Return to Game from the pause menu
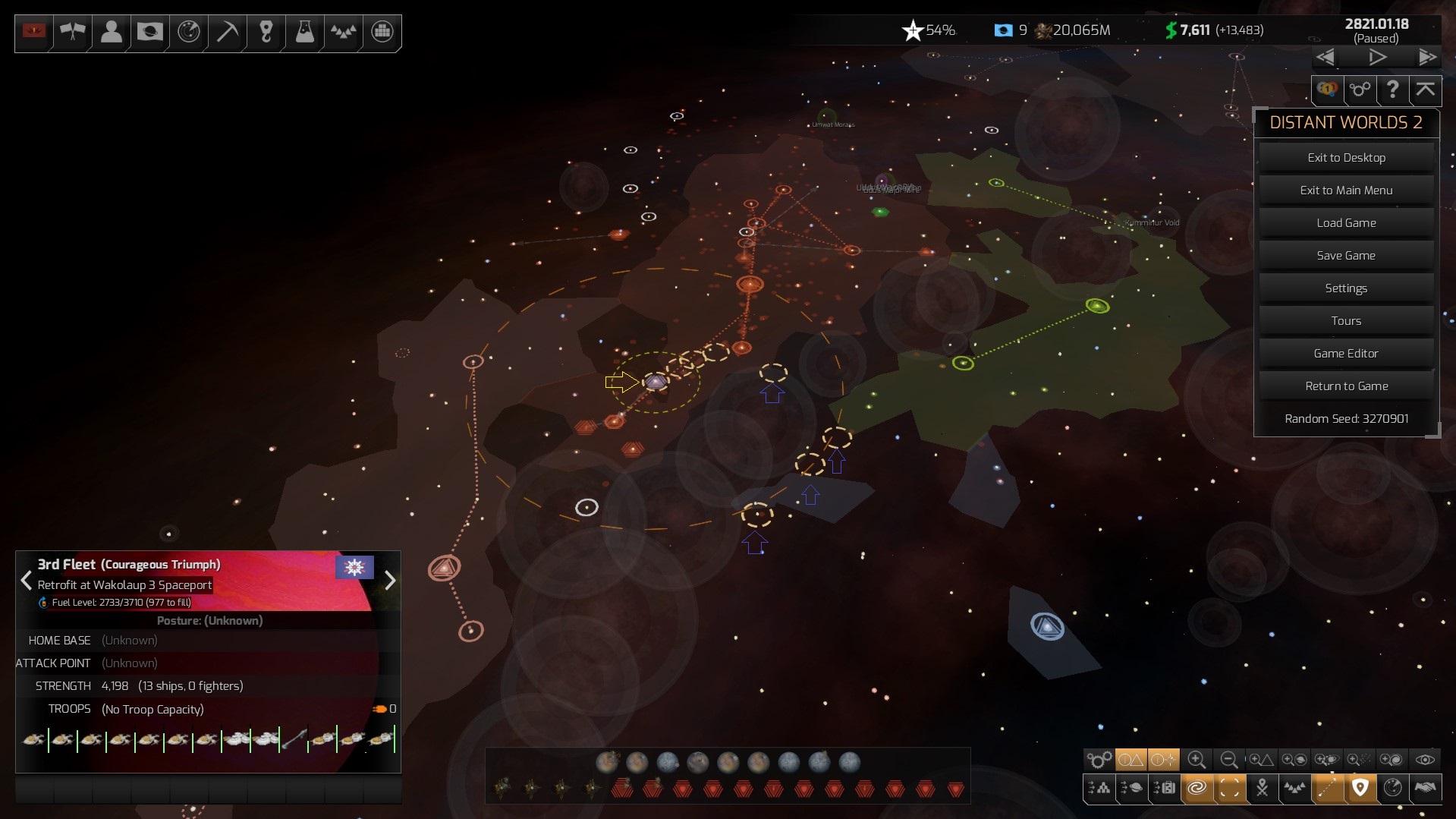This screenshot has height=819, width=1456. [1346, 386]
